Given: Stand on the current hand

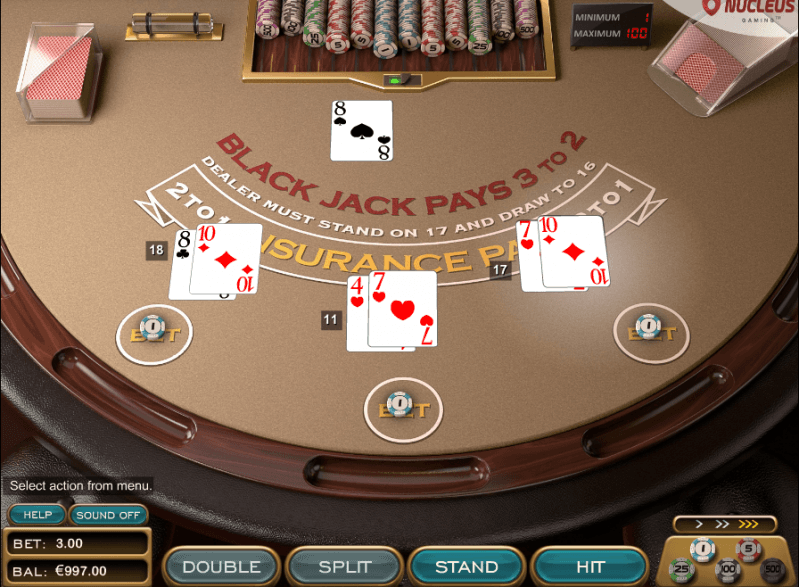Looking at the screenshot, I should (x=467, y=567).
